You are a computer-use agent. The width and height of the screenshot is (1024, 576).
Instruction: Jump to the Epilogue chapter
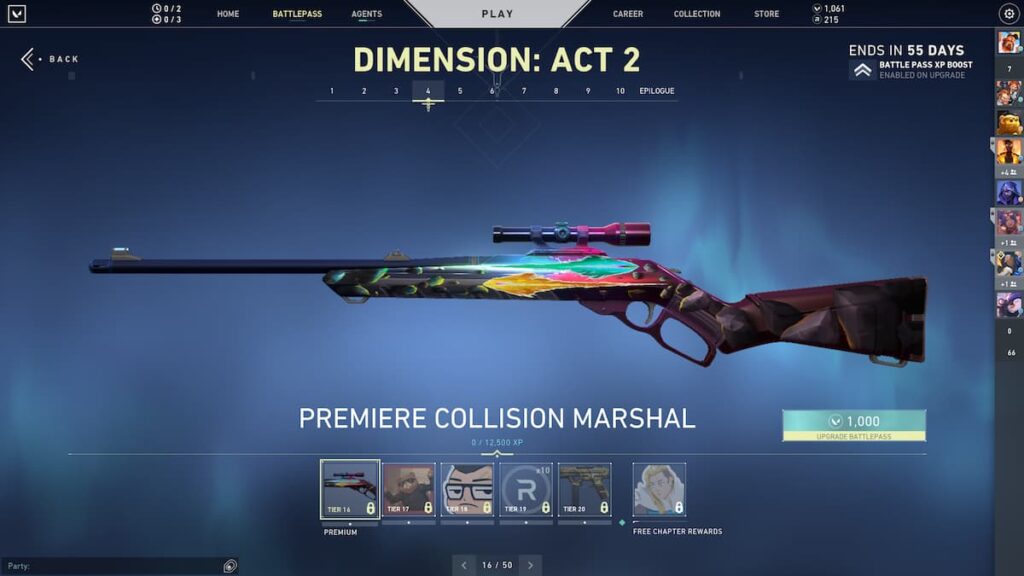tap(657, 91)
